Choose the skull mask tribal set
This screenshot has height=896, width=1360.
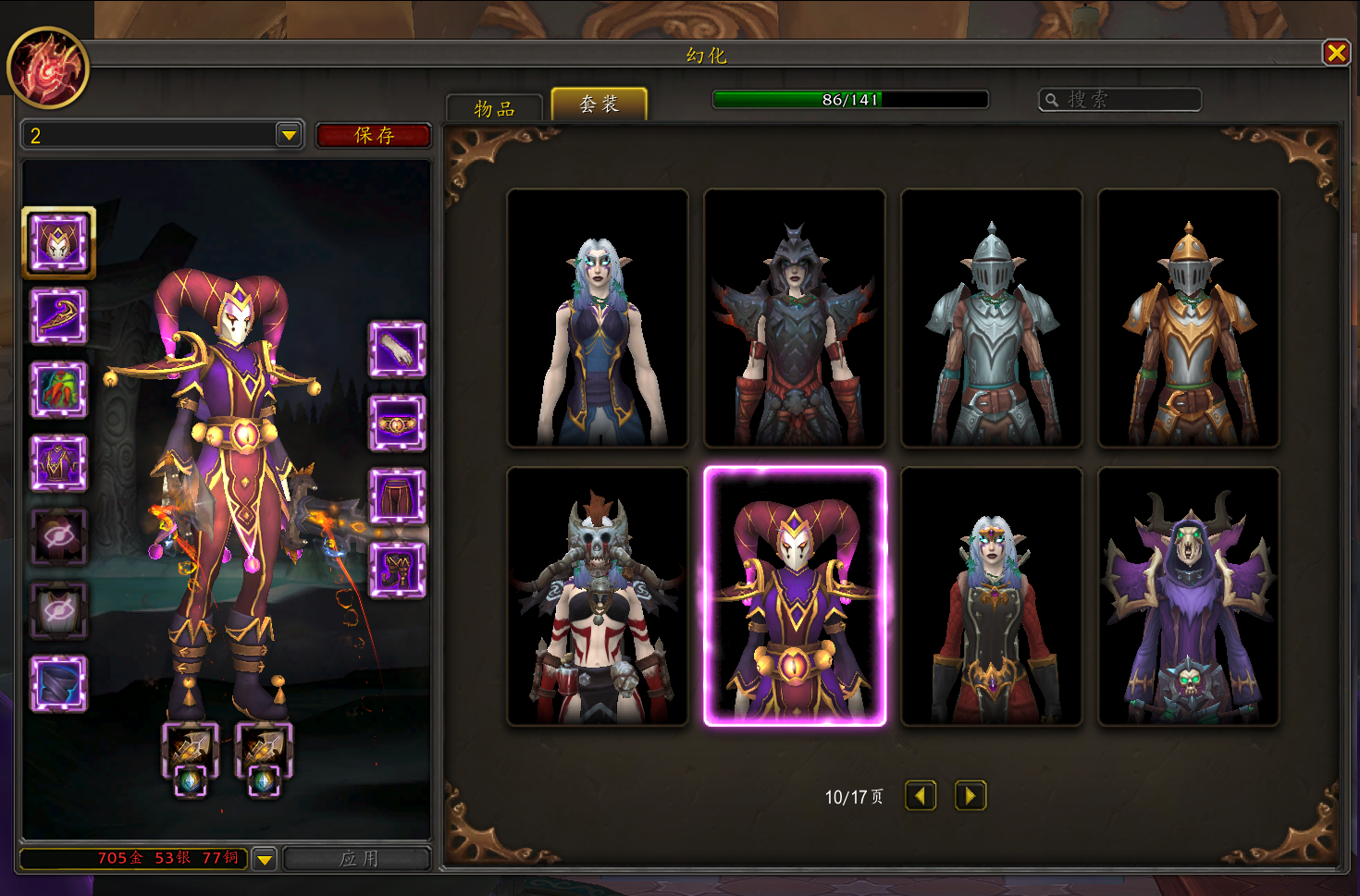(598, 596)
